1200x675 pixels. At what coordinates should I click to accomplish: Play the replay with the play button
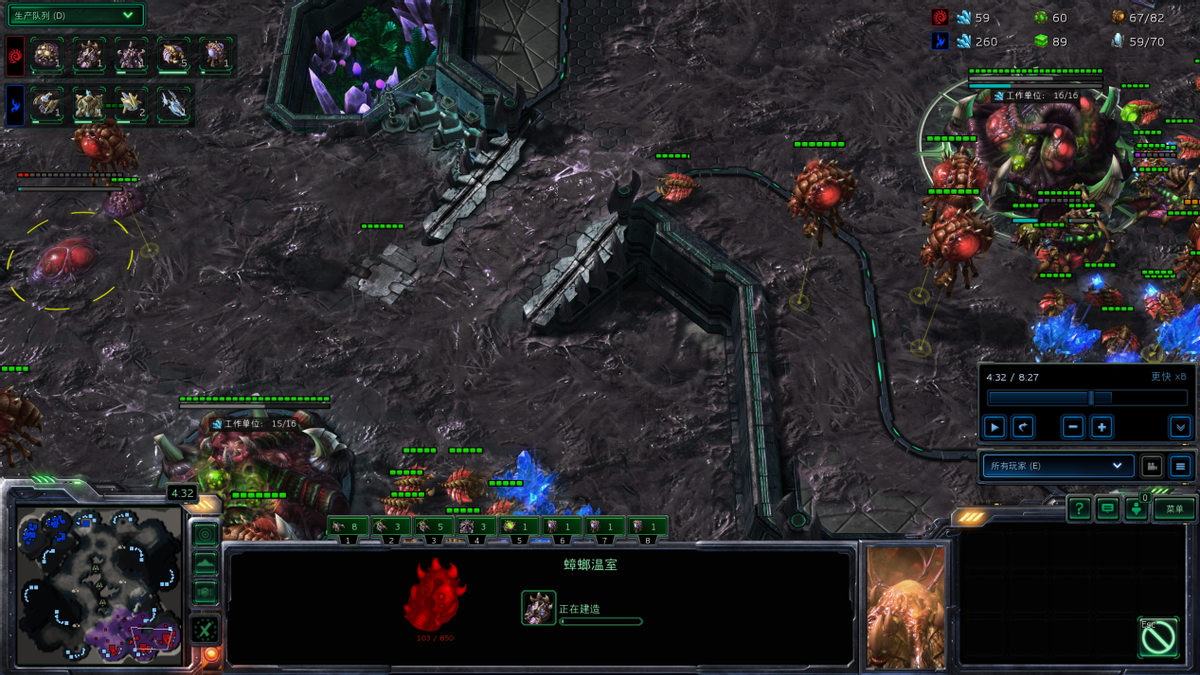tap(994, 427)
